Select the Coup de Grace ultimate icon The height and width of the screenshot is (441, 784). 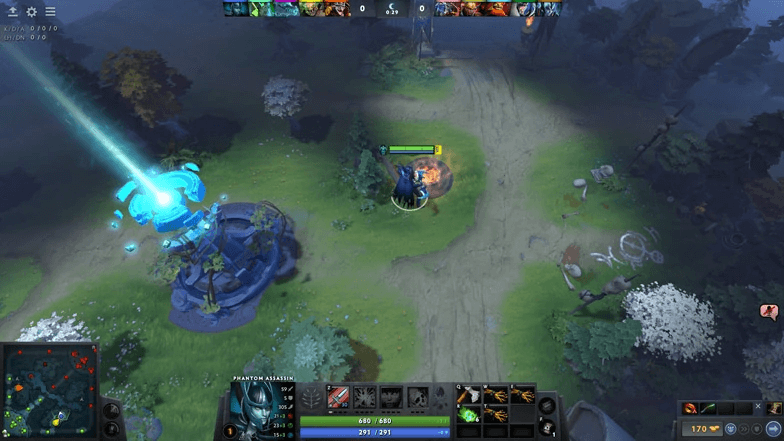(417, 397)
